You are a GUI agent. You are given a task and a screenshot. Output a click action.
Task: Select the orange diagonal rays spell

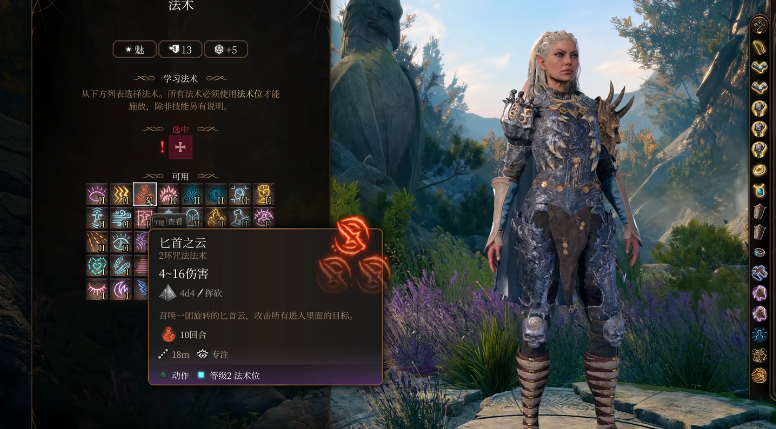[x=97, y=242]
